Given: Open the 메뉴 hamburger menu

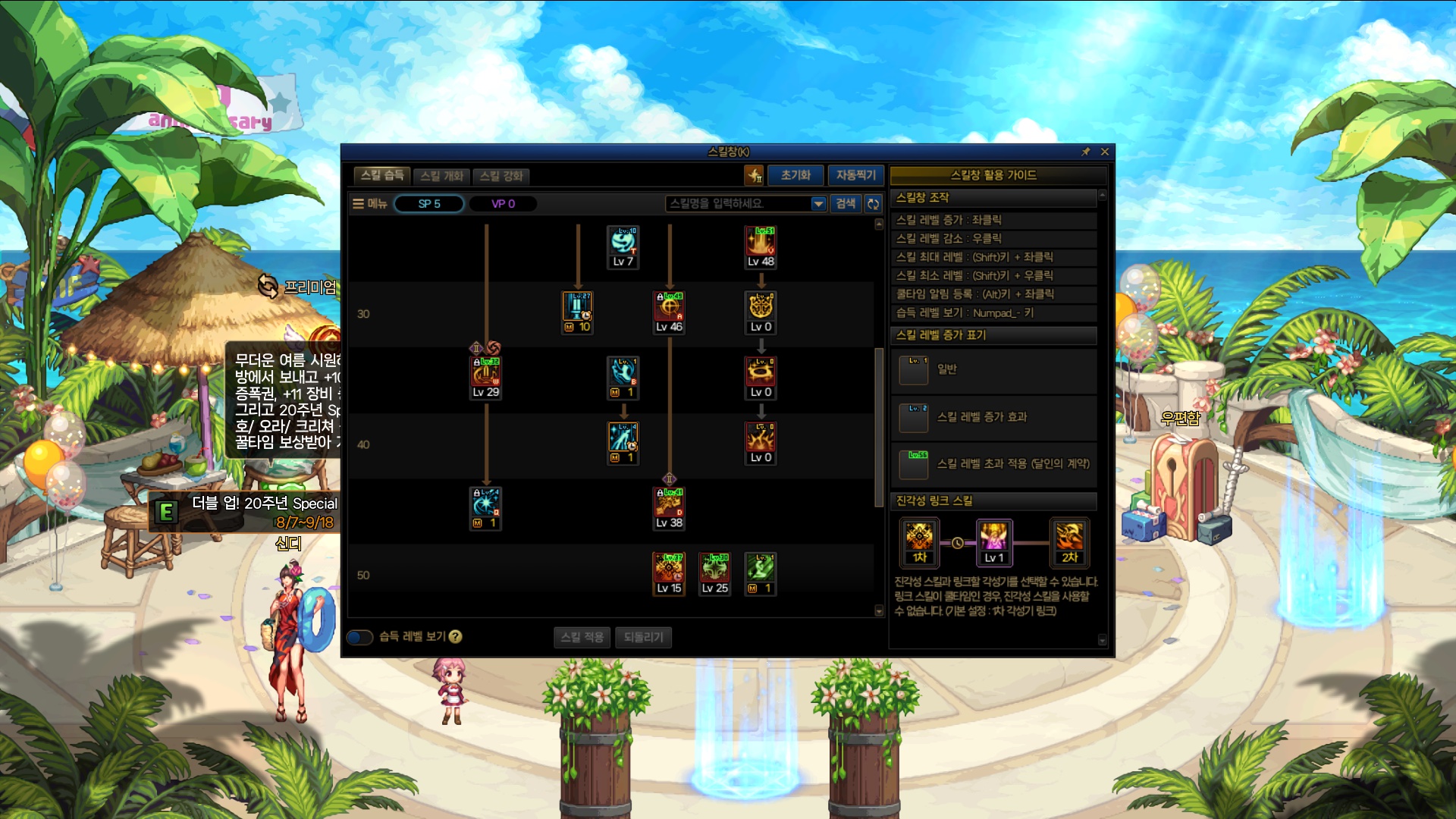Looking at the screenshot, I should click(x=370, y=203).
